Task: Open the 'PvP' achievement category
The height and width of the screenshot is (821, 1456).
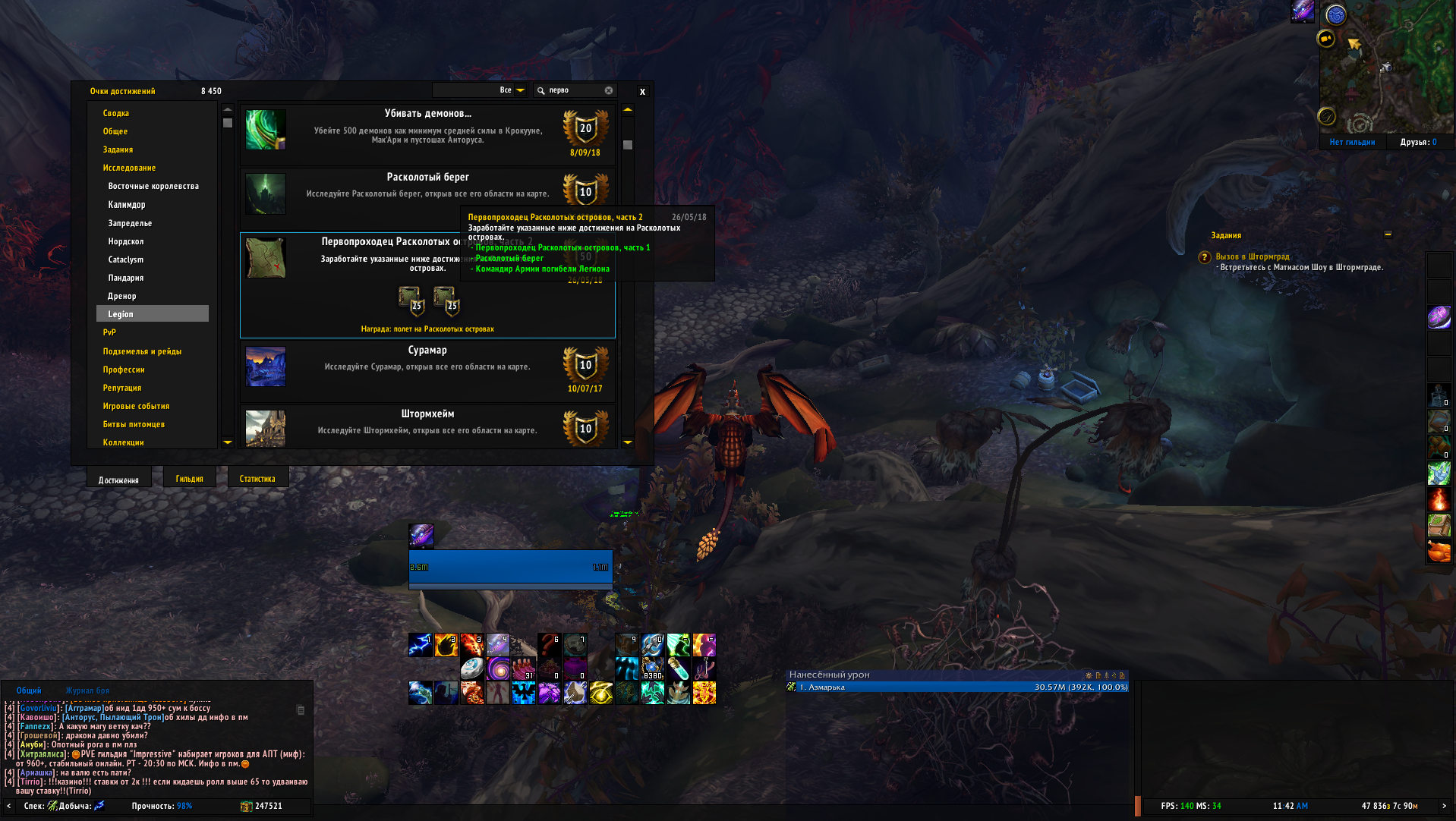Action: [x=109, y=332]
